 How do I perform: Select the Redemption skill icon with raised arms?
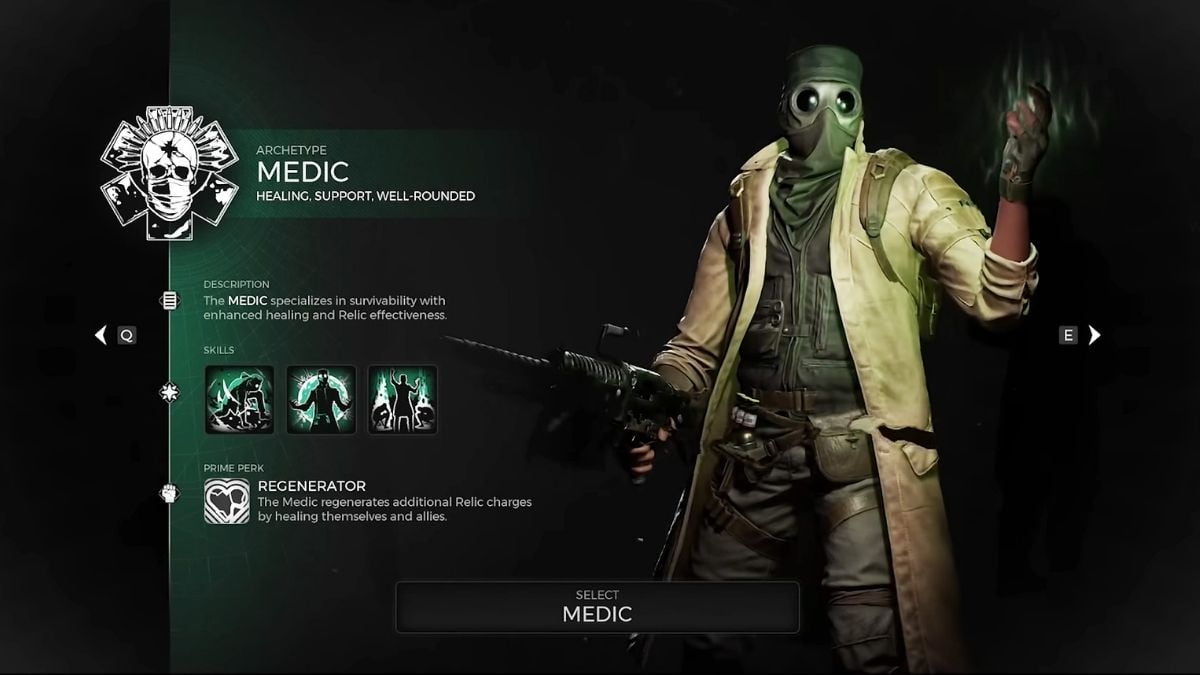tap(402, 399)
